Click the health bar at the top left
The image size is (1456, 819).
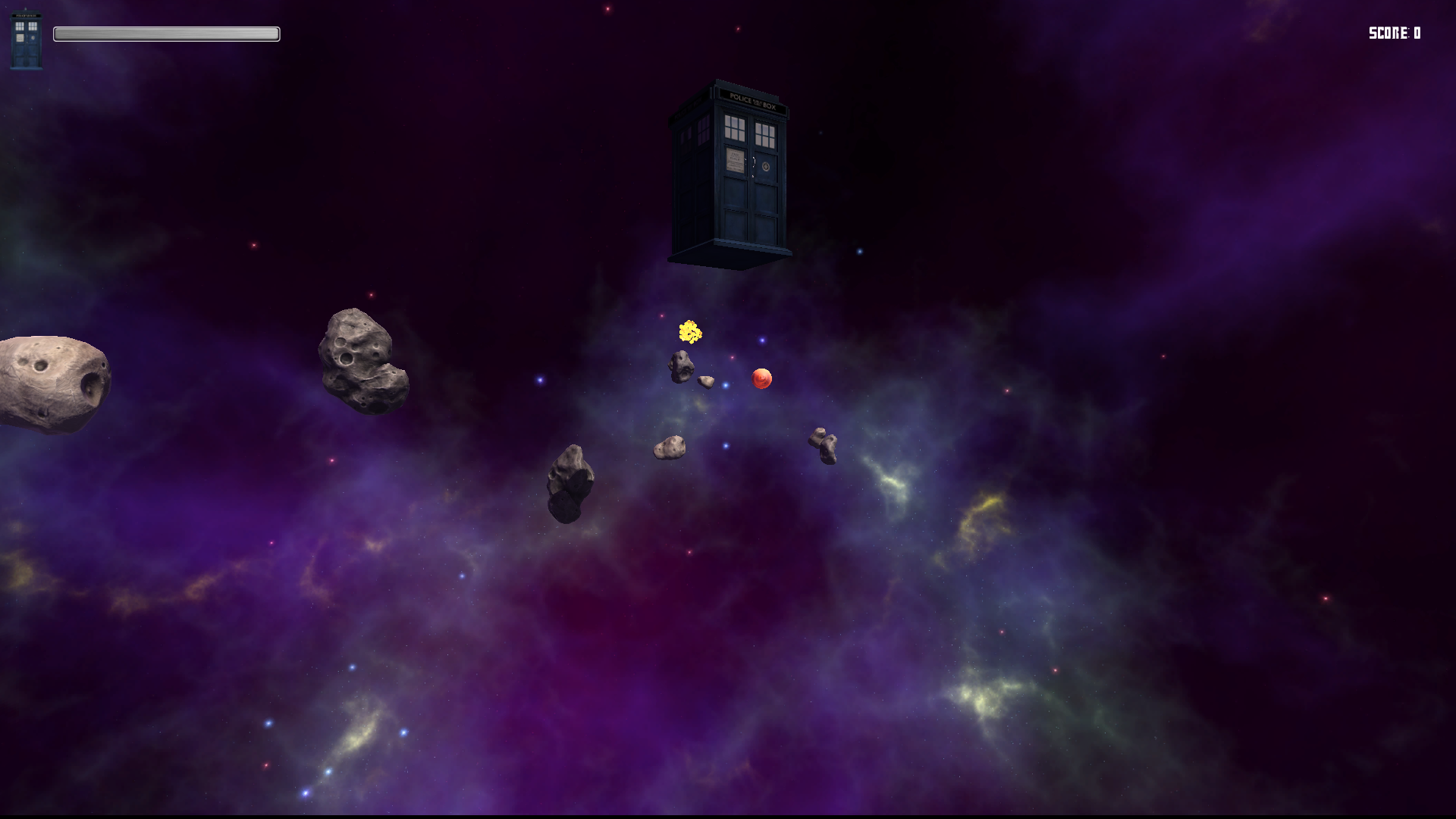tap(165, 33)
